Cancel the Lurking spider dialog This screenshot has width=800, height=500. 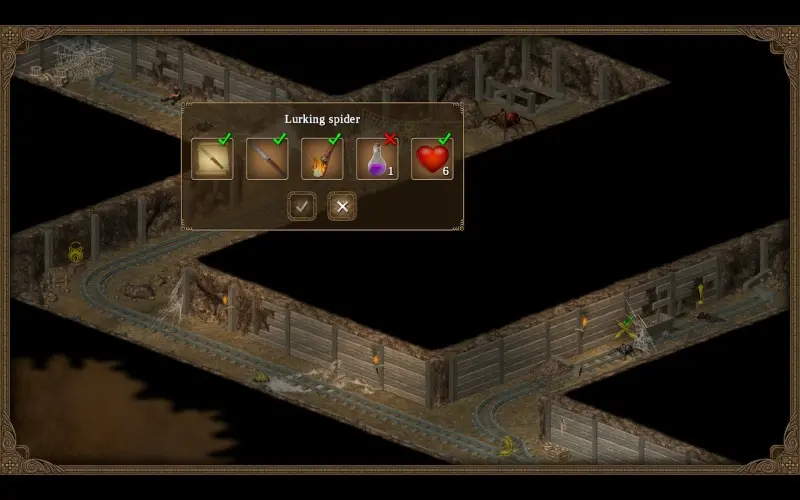[x=342, y=206]
